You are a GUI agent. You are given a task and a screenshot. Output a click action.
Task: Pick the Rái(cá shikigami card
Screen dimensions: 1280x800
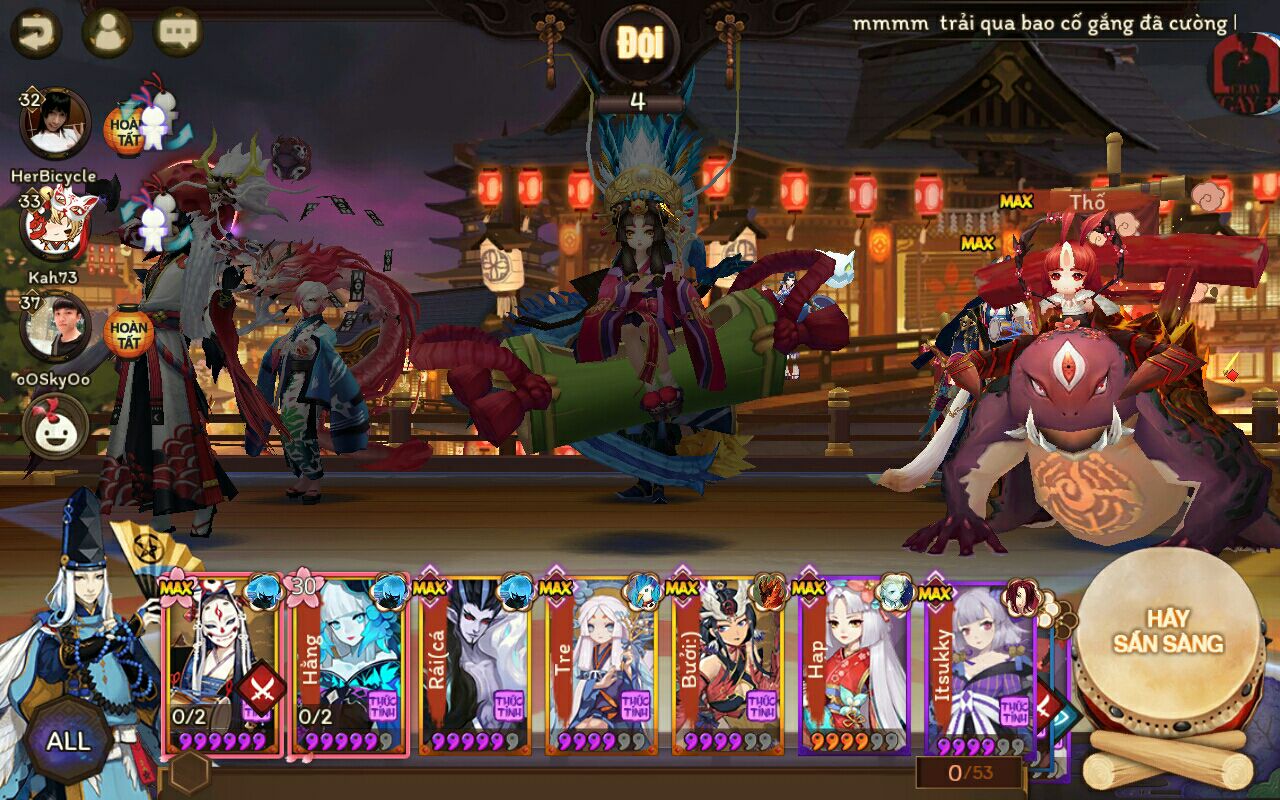click(475, 665)
